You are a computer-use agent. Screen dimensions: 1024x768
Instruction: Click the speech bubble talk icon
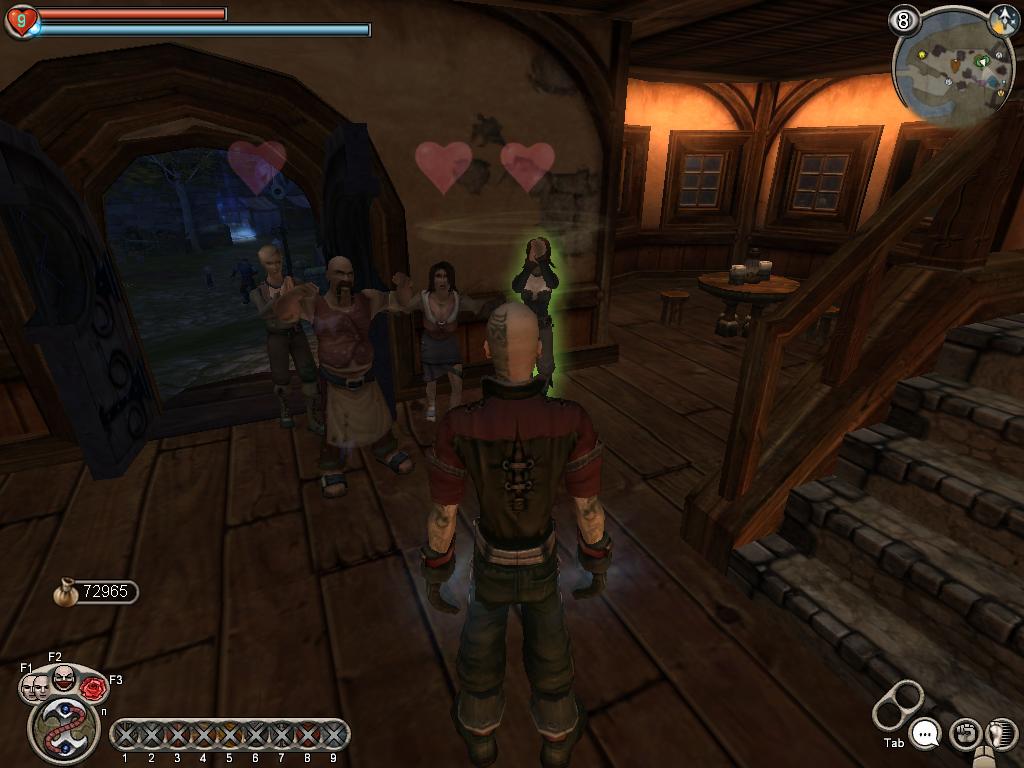tap(927, 735)
